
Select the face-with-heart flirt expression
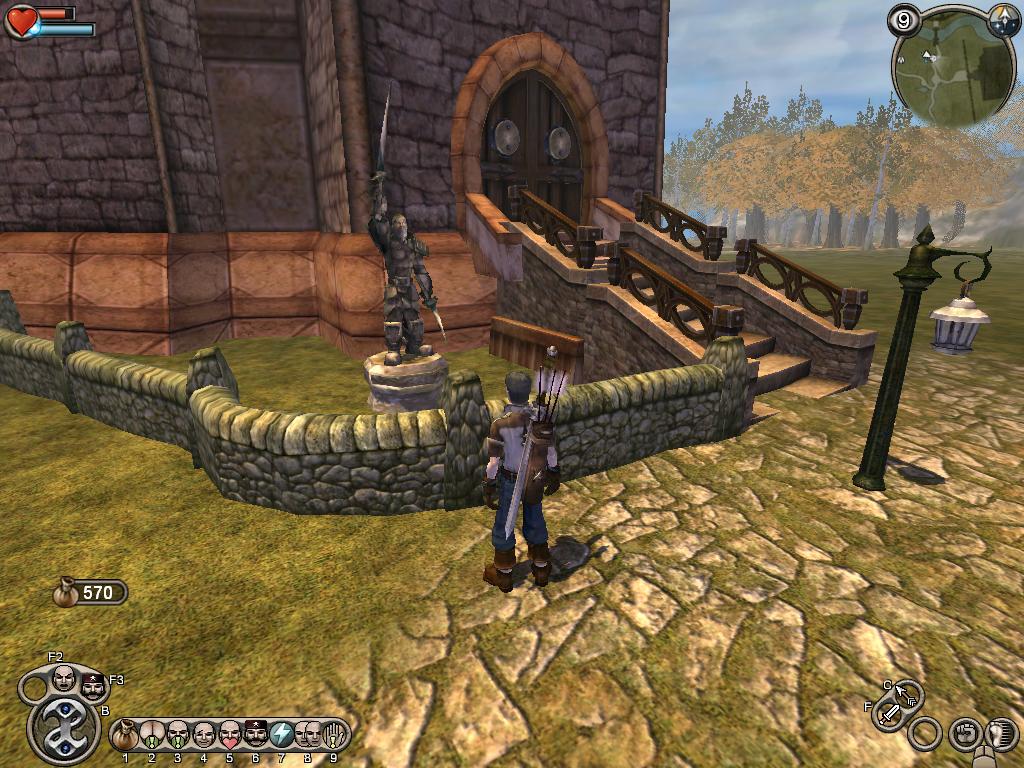click(x=230, y=736)
